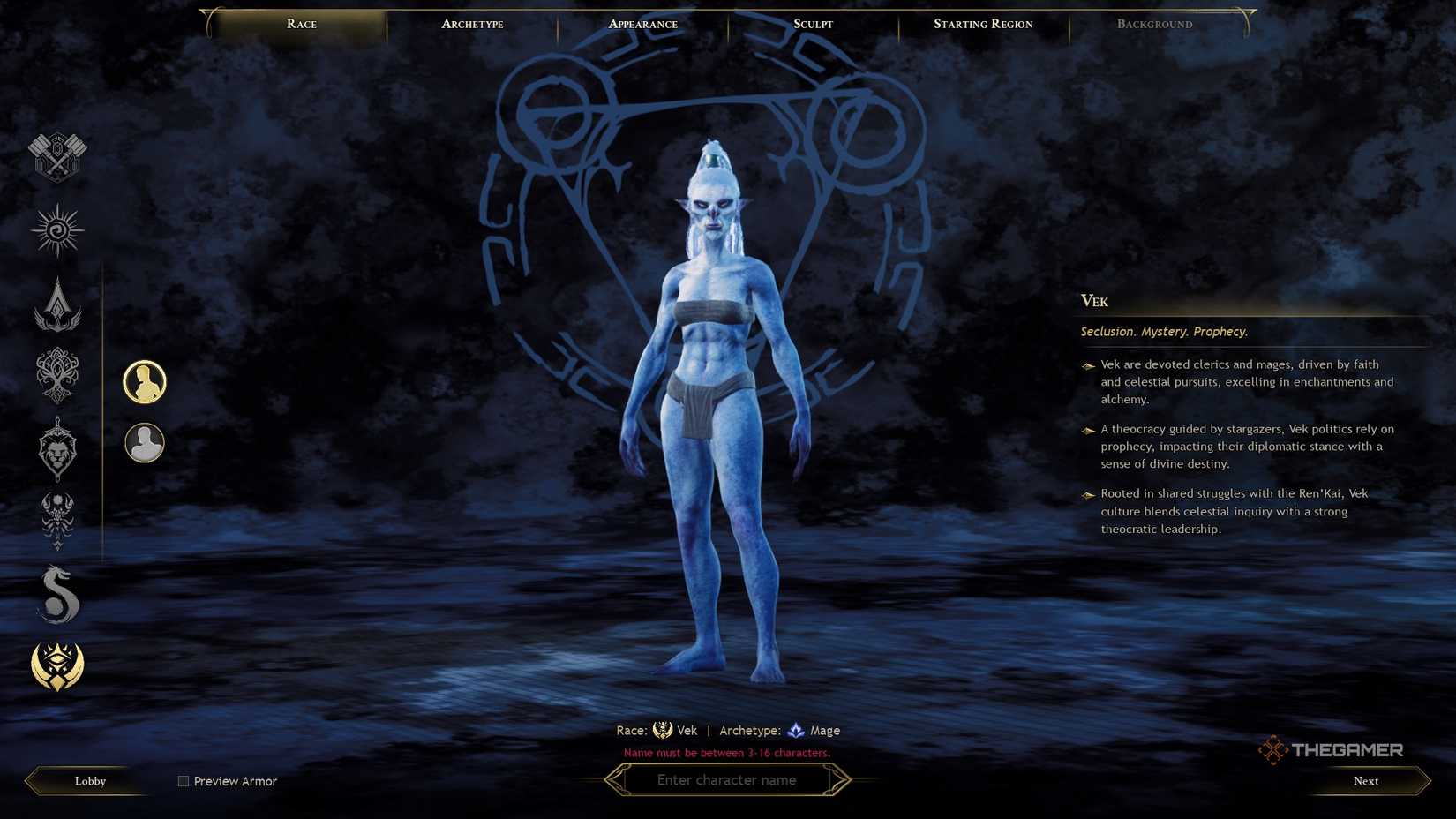The image size is (1456, 819).
Task: Enable the Preview Armor checkbox
Action: pyautogui.click(x=183, y=781)
